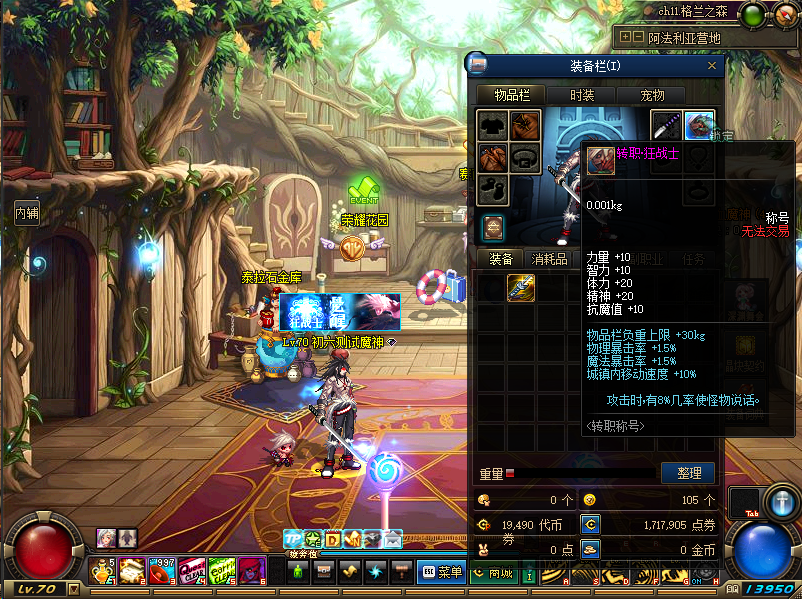Open the 时装 costume tab
Screen dimensions: 802x599
click(581, 95)
